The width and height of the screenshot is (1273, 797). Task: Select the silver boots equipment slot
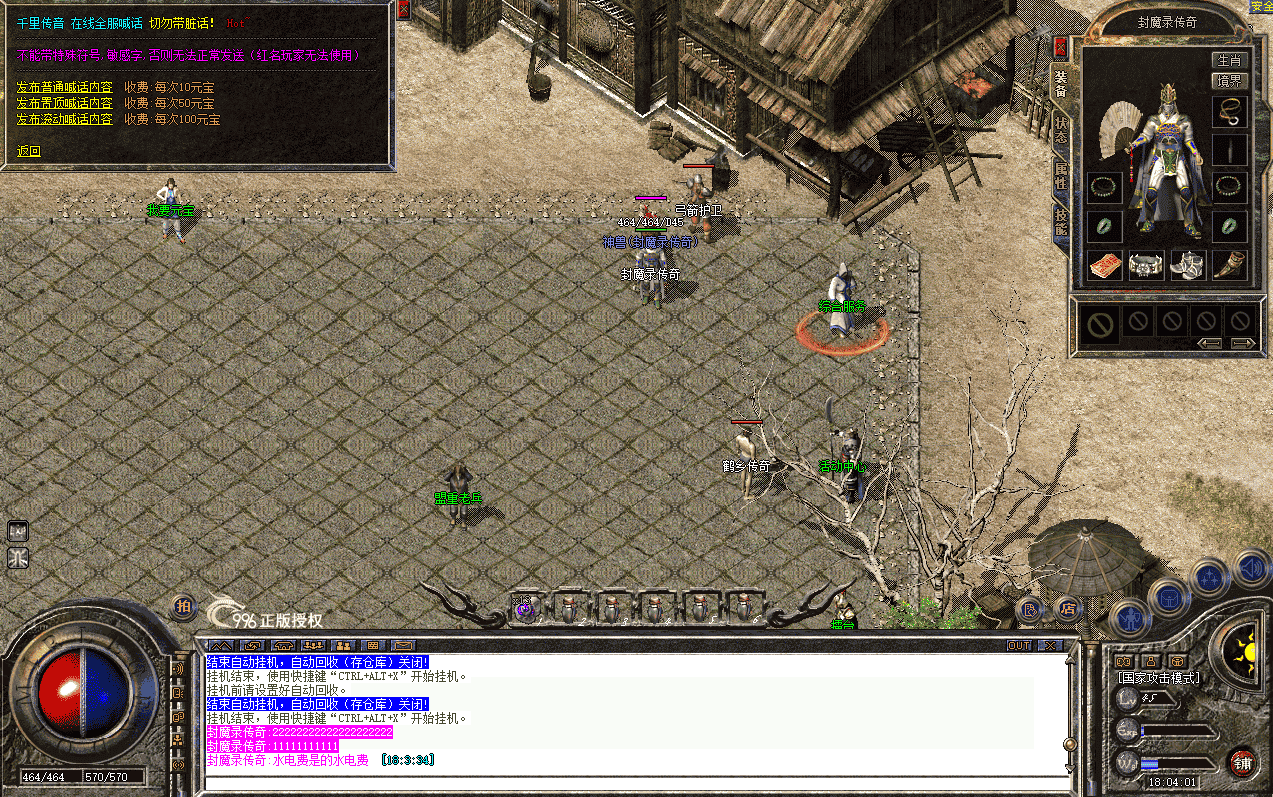tap(1187, 265)
